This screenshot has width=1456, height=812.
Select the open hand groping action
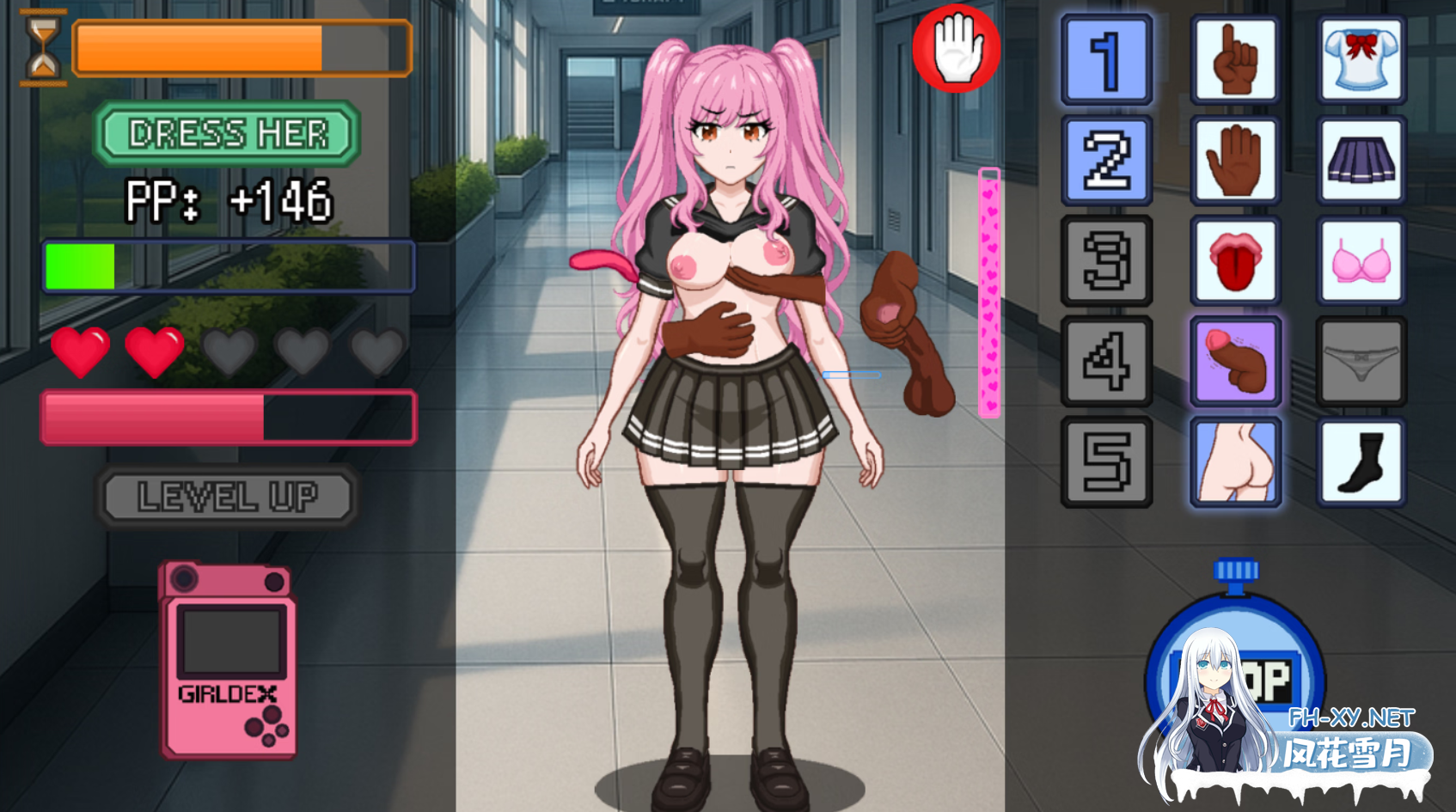[1235, 162]
